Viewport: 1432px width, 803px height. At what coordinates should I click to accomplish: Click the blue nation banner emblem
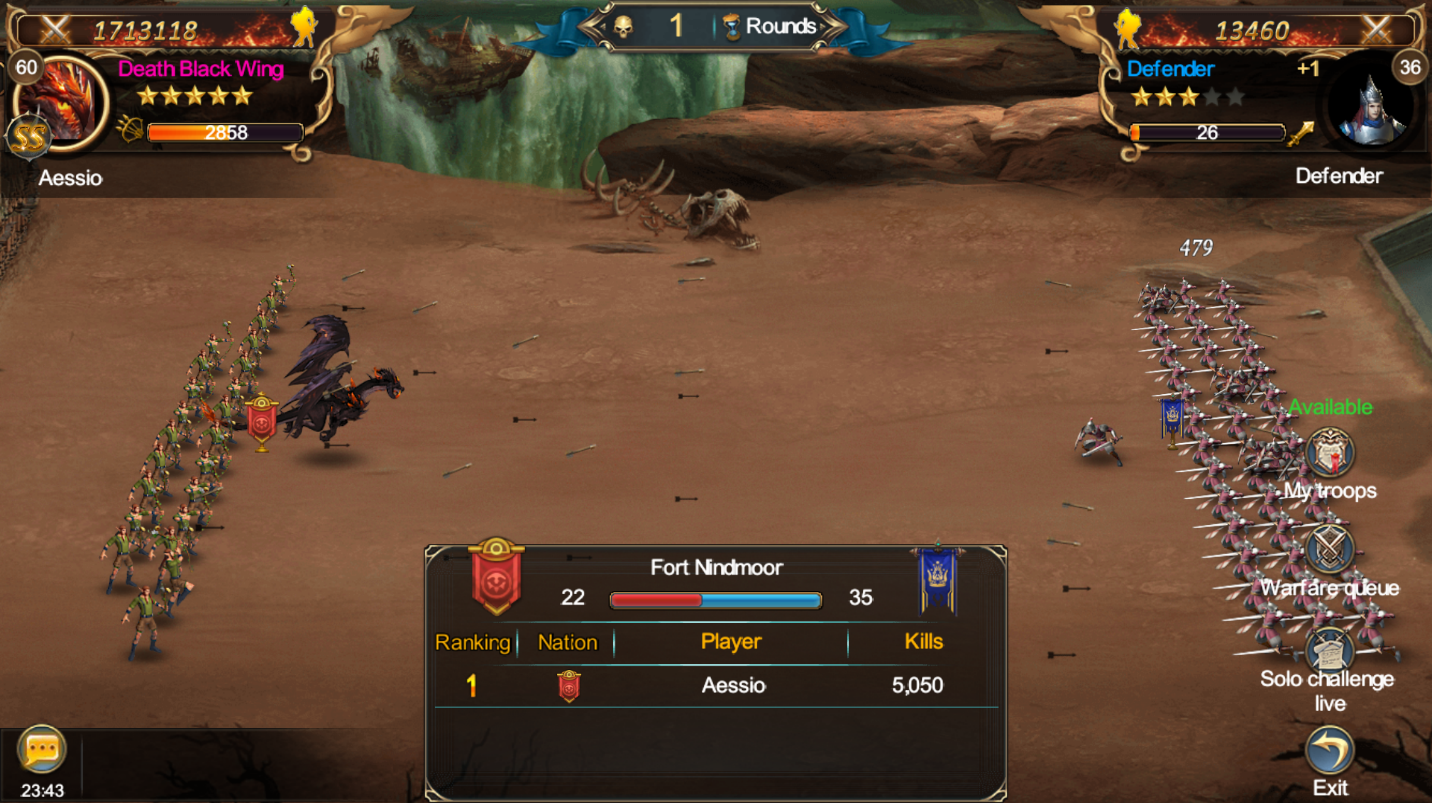937,580
